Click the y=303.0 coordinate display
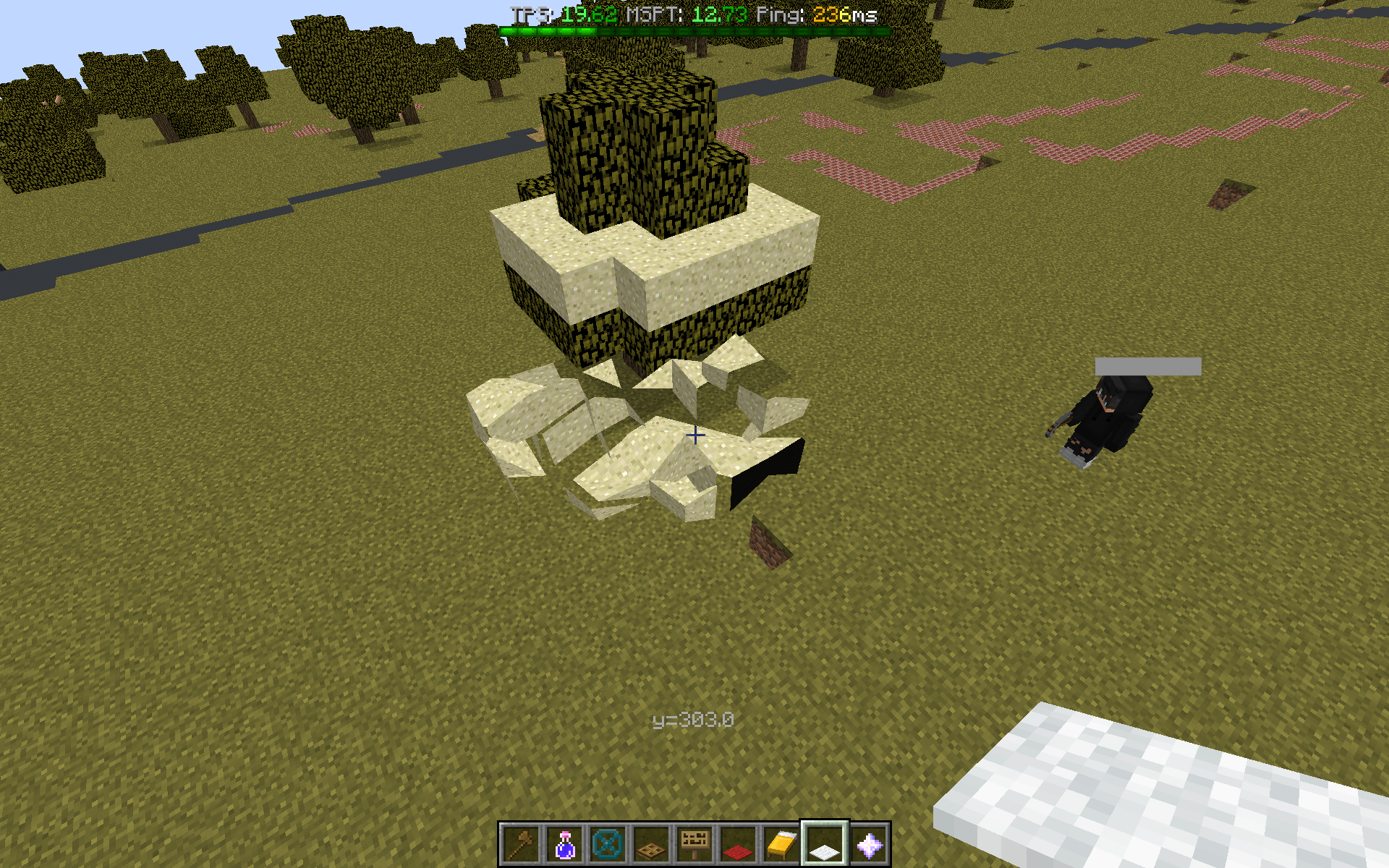The image size is (1389, 868). pos(693,718)
